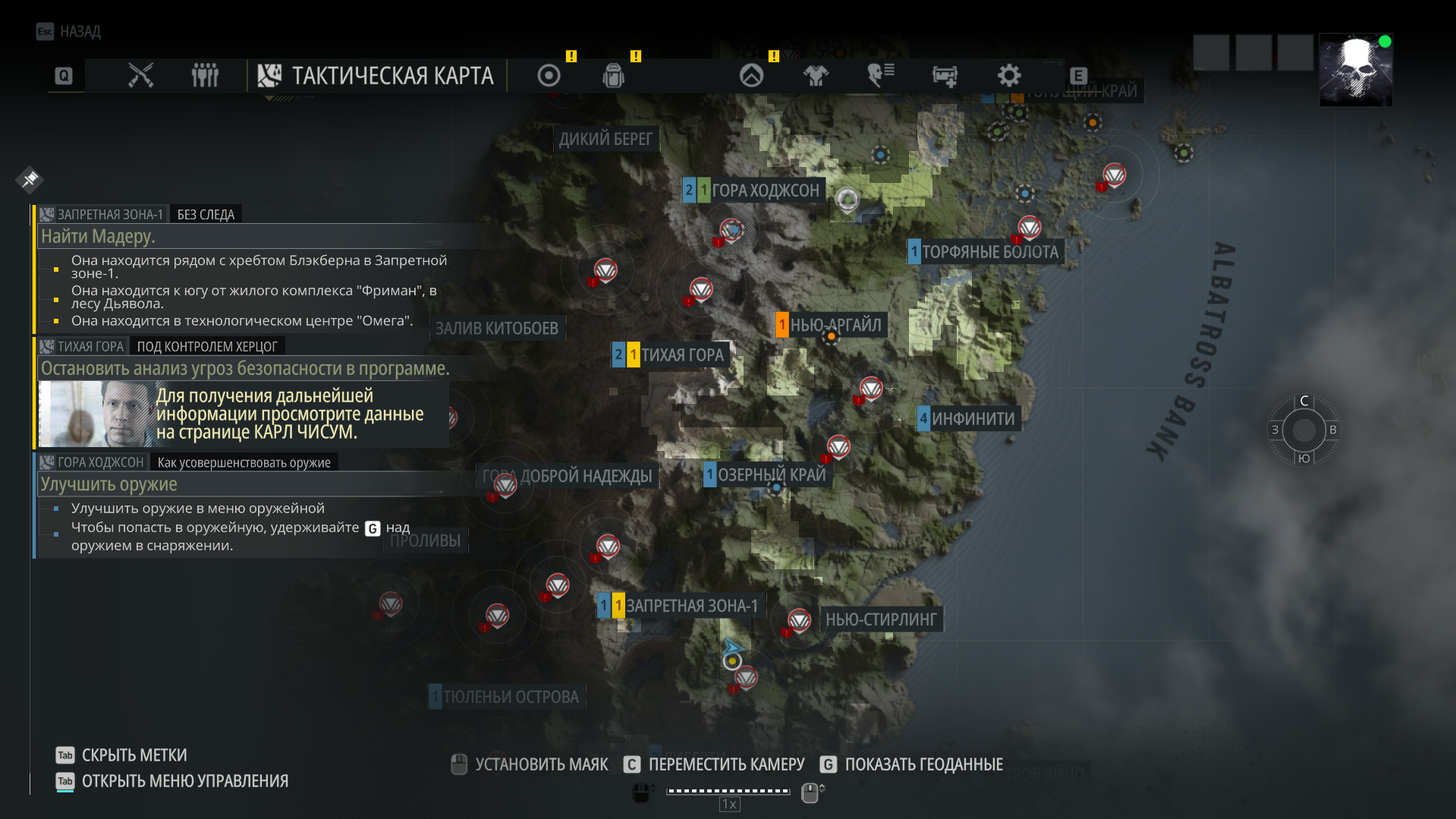The width and height of the screenshot is (1456, 819).
Task: Open the squad members icon
Action: 203,75
